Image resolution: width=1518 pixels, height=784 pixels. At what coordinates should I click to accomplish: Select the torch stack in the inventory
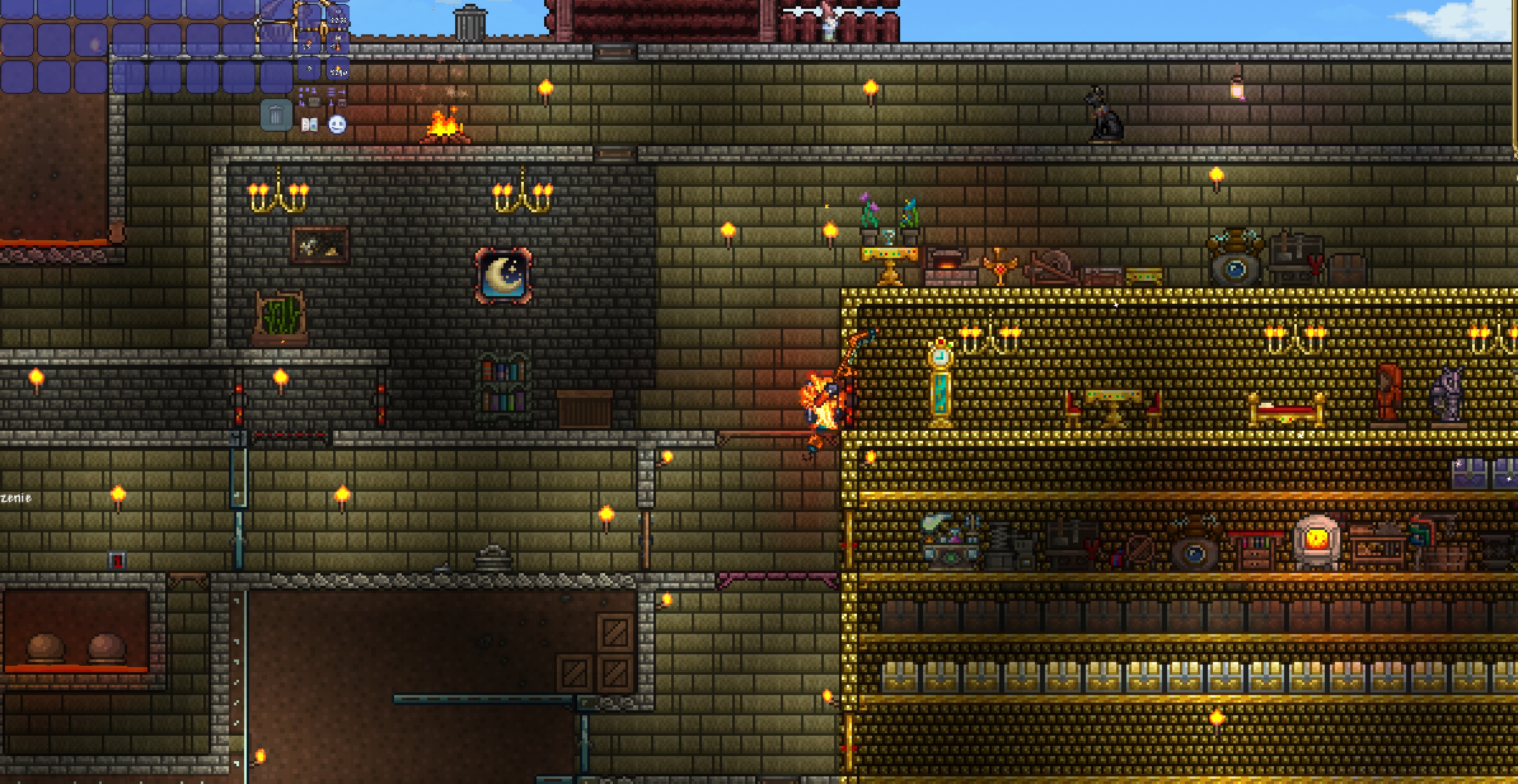click(339, 69)
